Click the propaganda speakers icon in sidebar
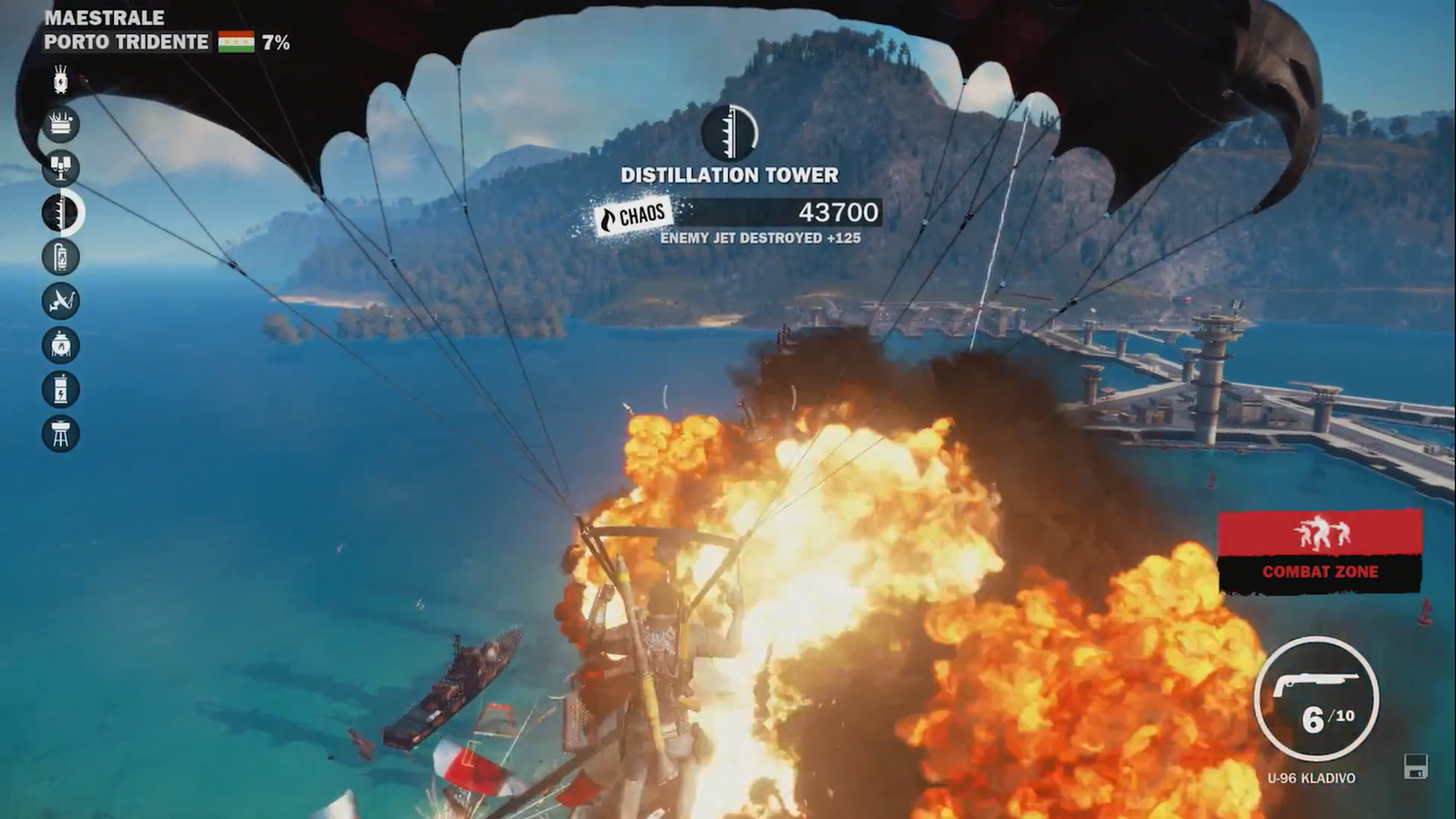The image size is (1456, 819). tap(61, 166)
